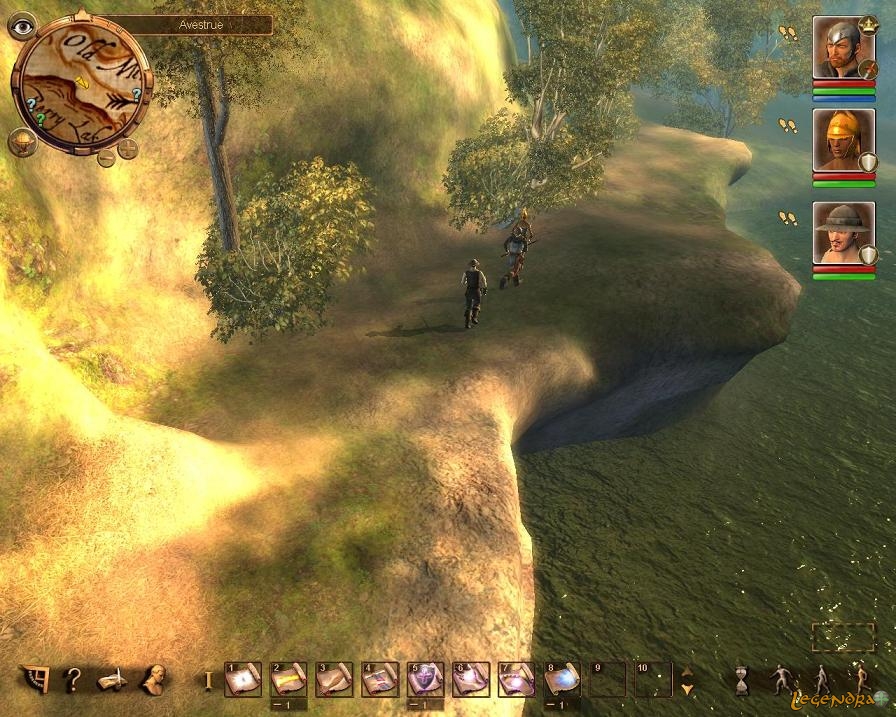Activate the scroll in hotbar slot 8
896x717 pixels.
point(562,680)
